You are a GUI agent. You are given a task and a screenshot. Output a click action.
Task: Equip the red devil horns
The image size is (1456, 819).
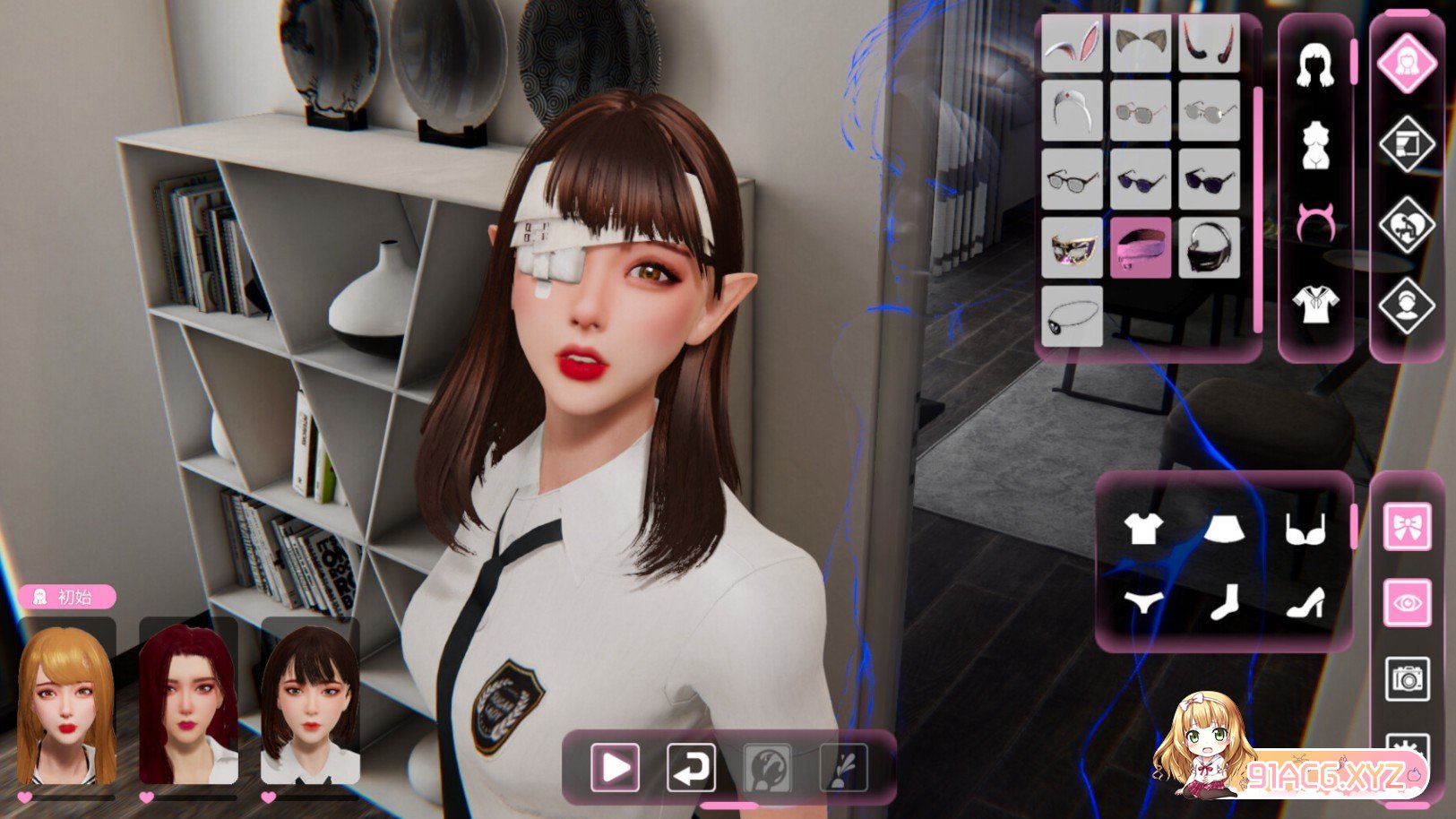pyautogui.click(x=1209, y=42)
